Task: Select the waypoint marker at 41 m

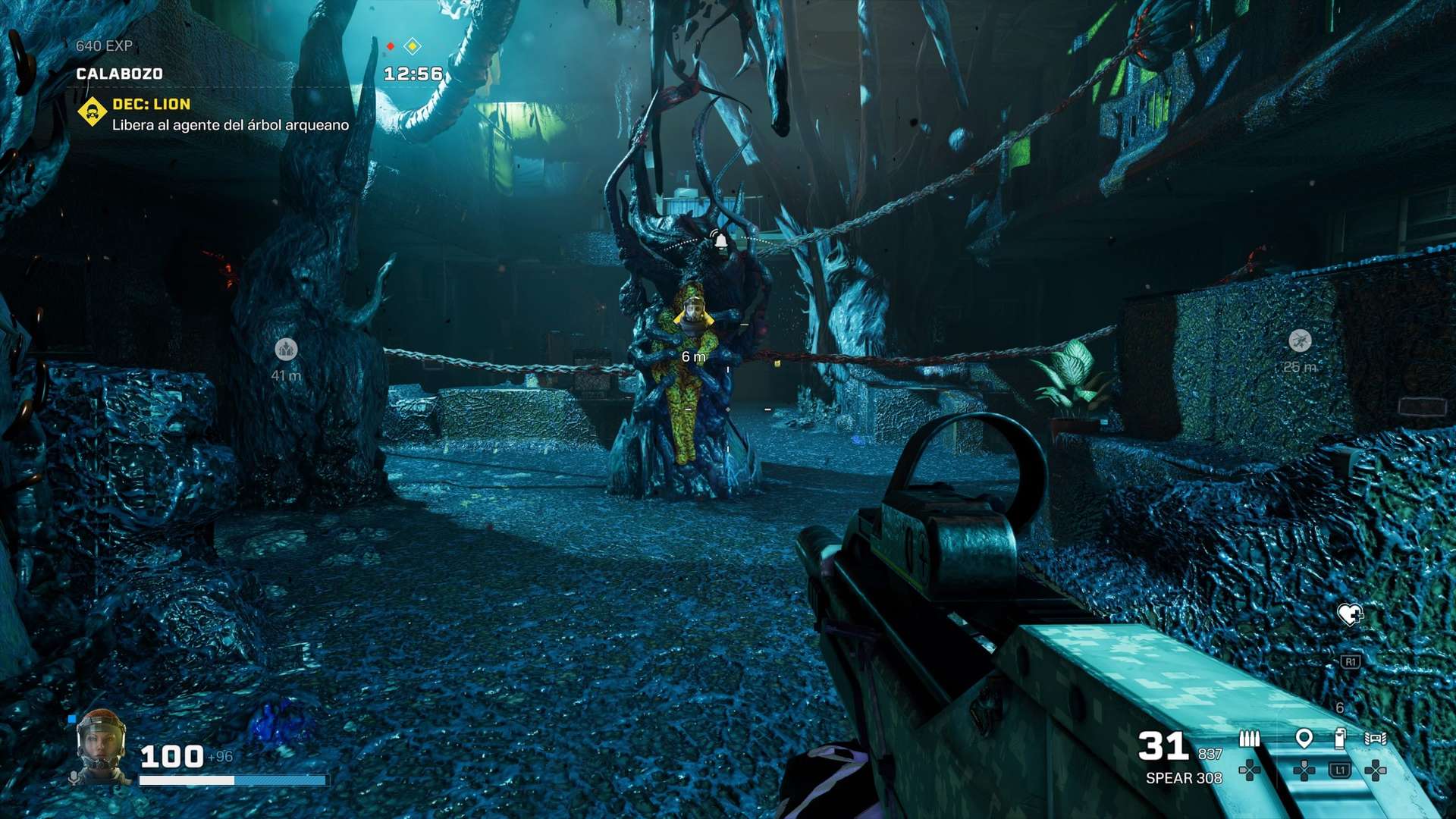Action: pyautogui.click(x=286, y=349)
